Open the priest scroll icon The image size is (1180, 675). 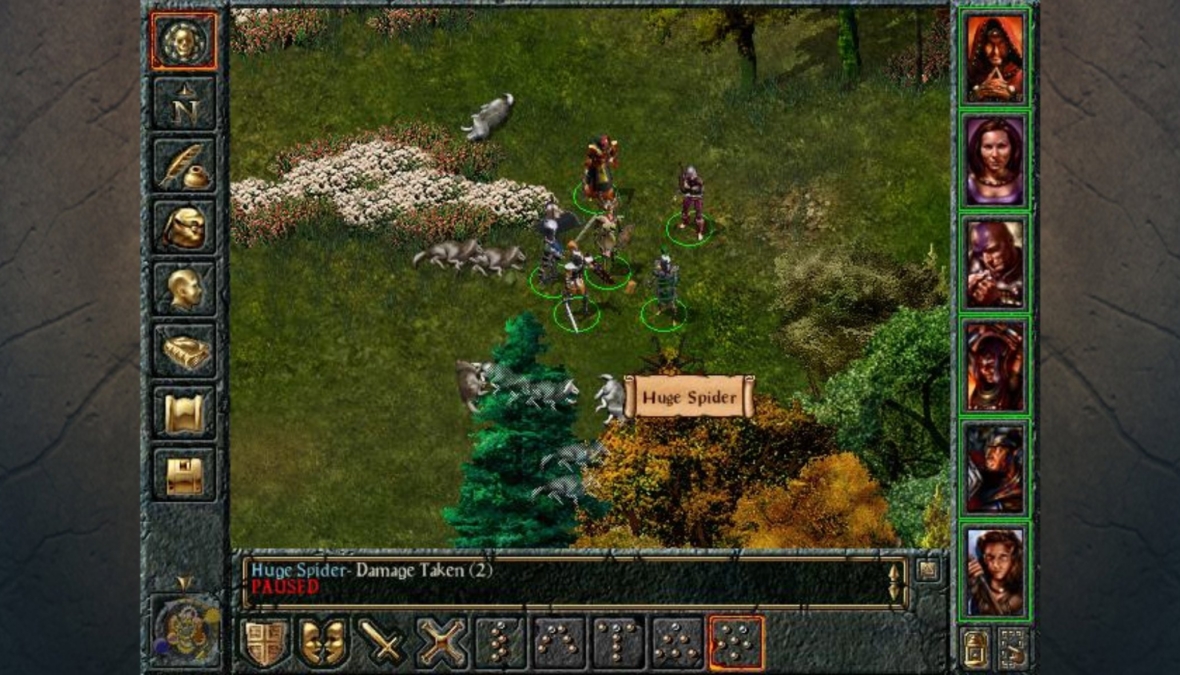pyautogui.click(x=184, y=412)
